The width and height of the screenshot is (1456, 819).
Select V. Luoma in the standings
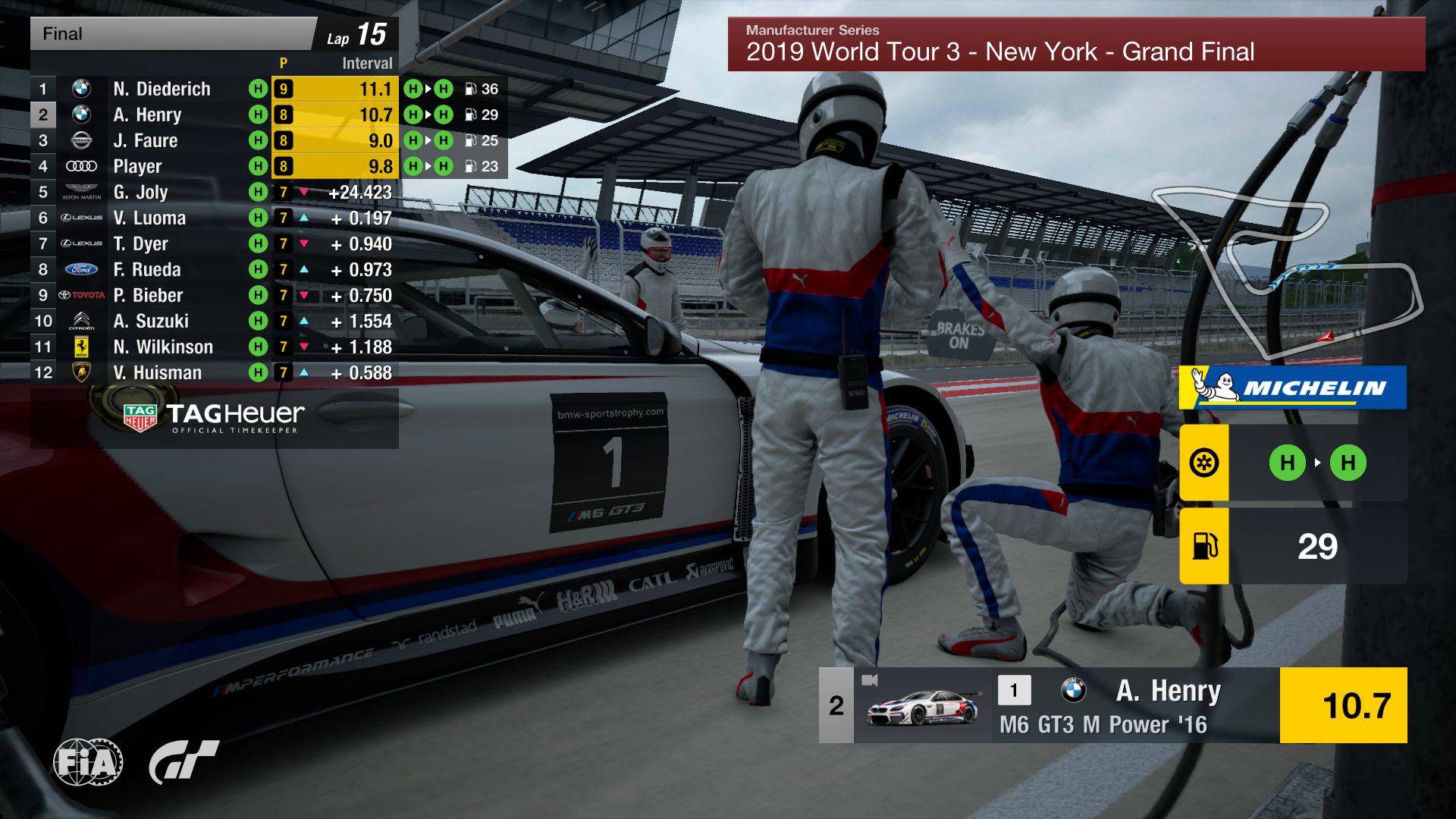pyautogui.click(x=149, y=218)
